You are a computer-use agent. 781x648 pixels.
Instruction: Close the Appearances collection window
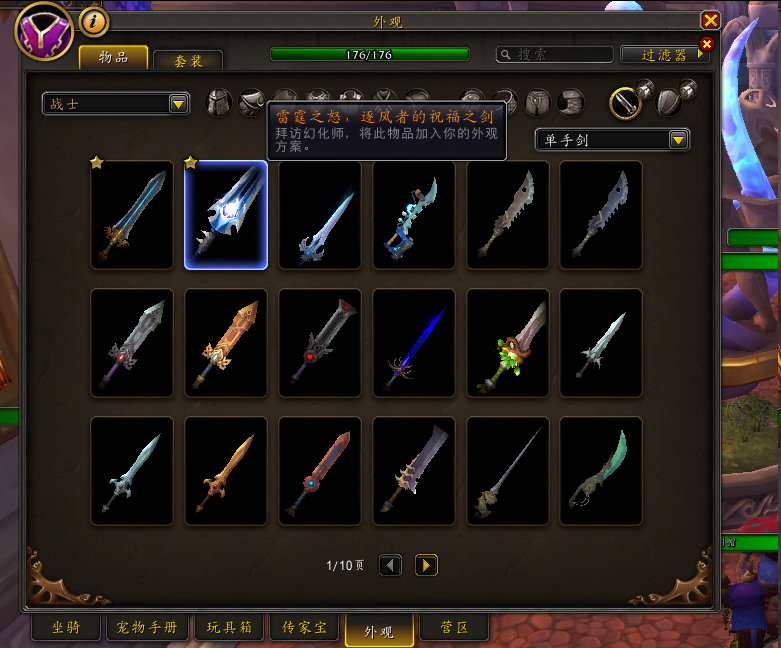click(x=710, y=20)
